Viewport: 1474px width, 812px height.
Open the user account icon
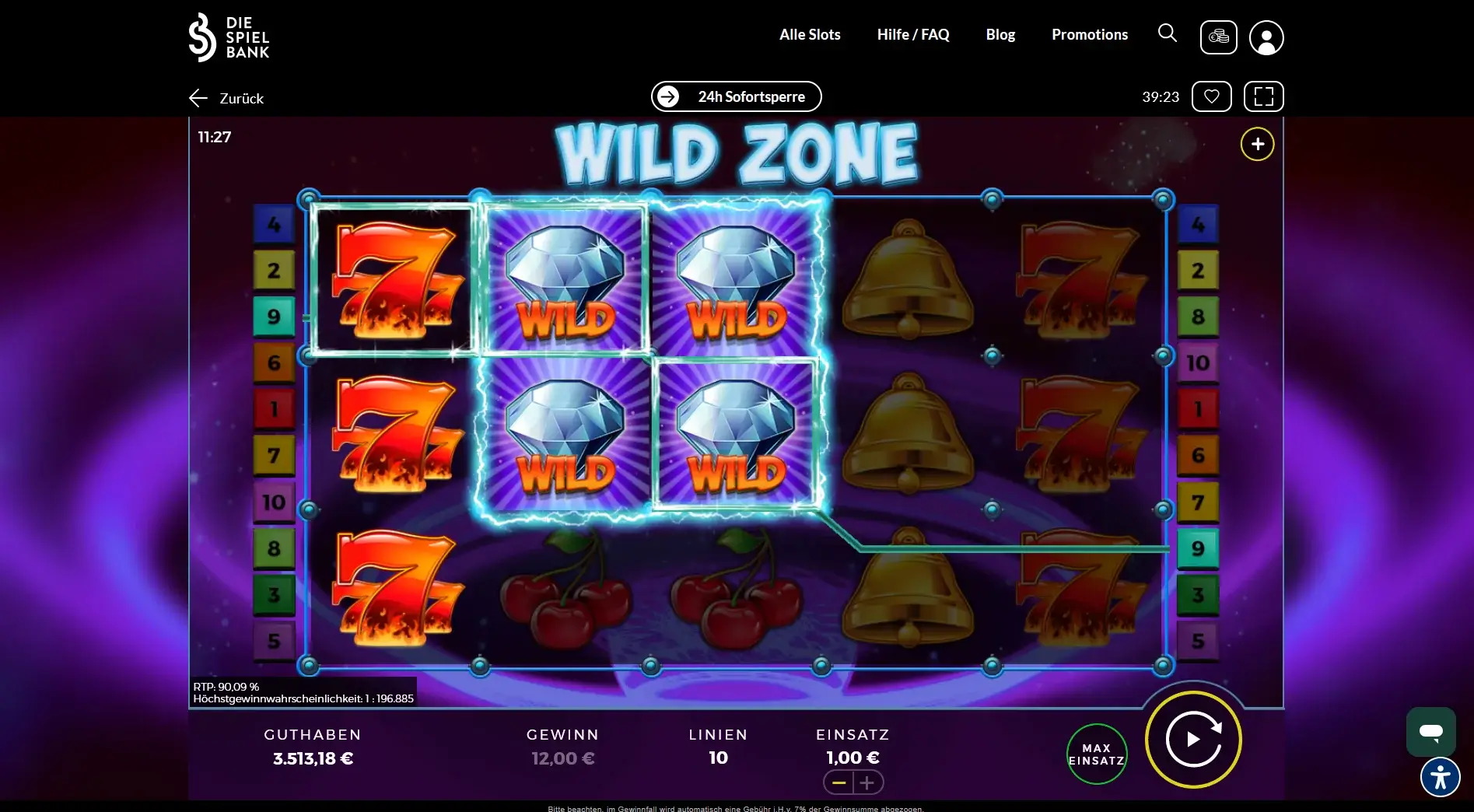coord(1266,37)
